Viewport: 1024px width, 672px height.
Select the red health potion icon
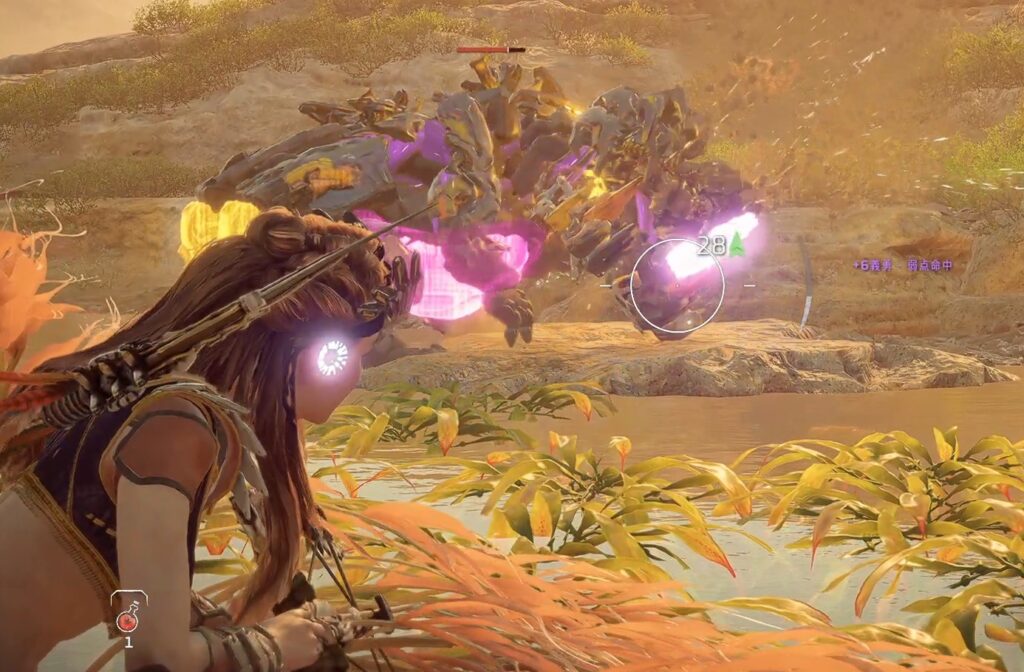pyautogui.click(x=128, y=620)
